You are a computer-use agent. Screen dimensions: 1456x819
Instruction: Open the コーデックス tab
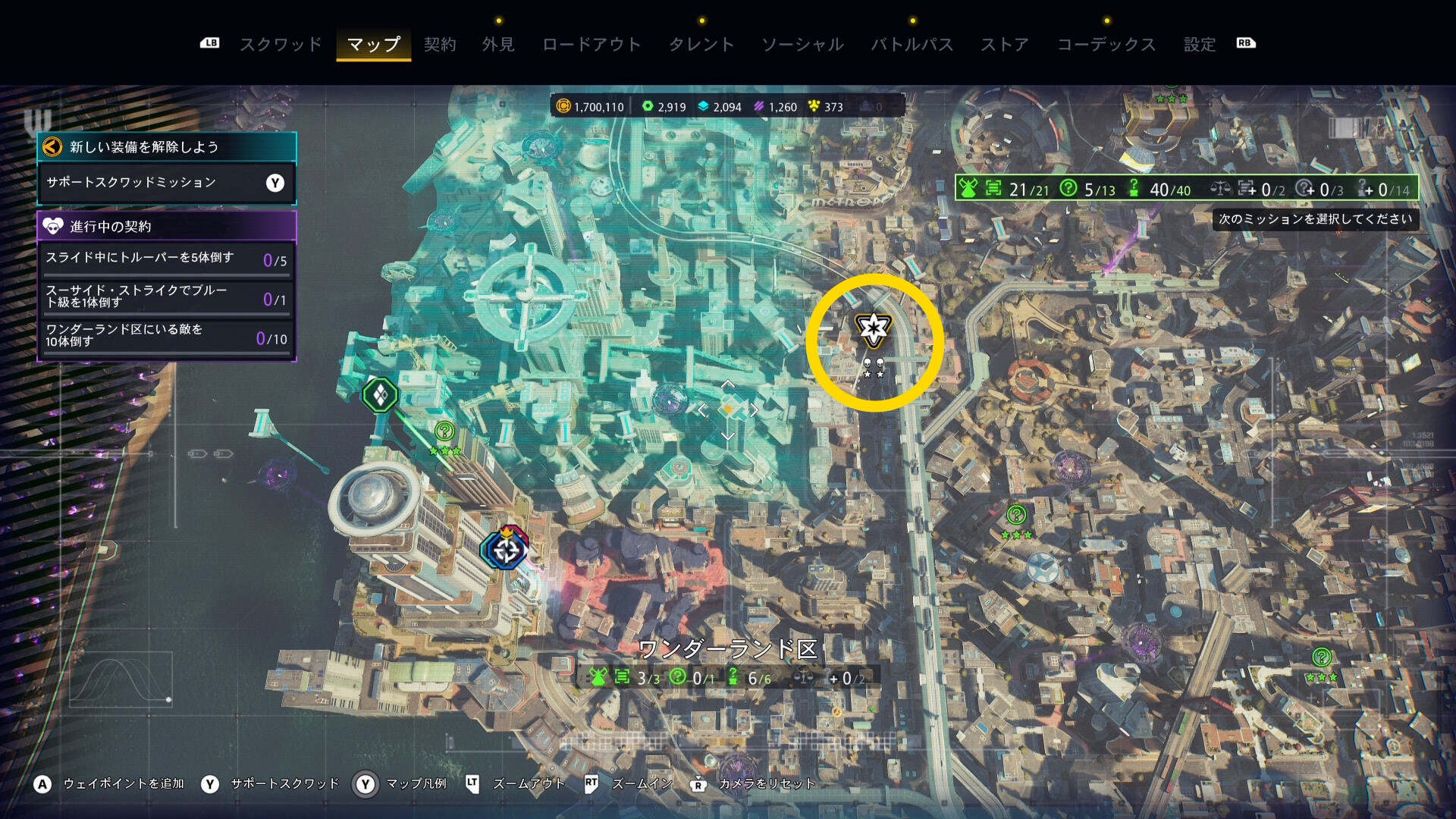(x=1106, y=45)
